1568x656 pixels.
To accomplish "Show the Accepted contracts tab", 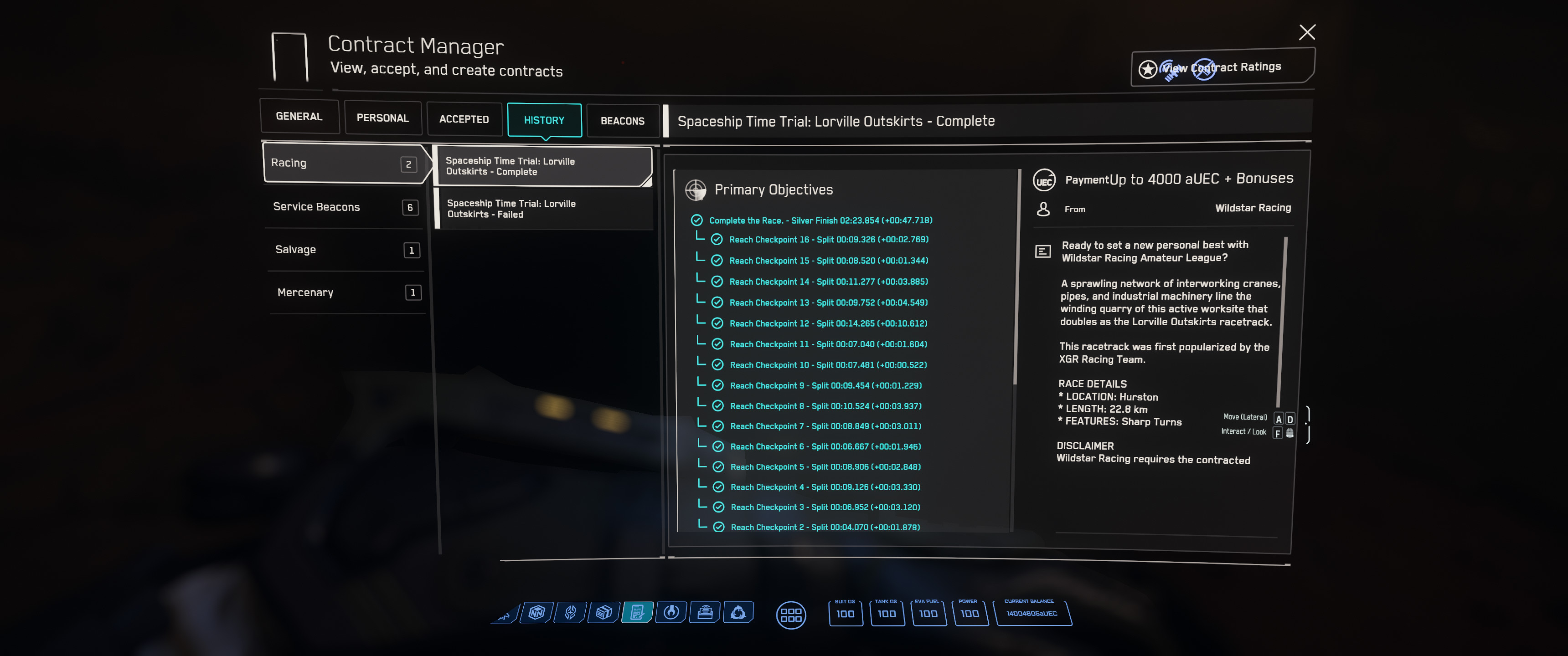I will pyautogui.click(x=464, y=119).
